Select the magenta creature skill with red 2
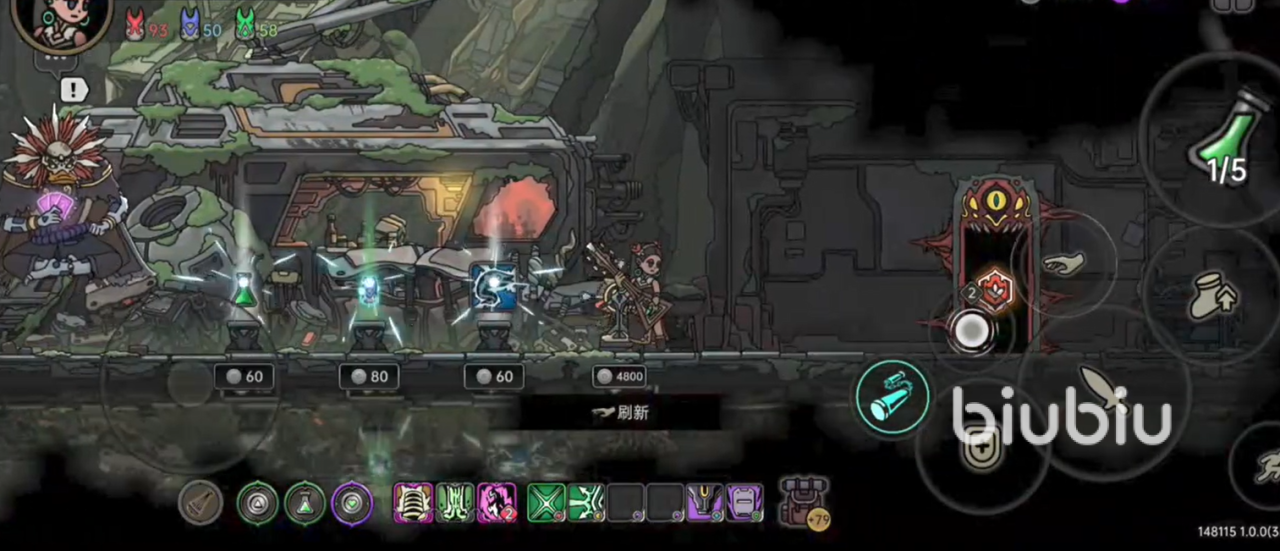 496,502
